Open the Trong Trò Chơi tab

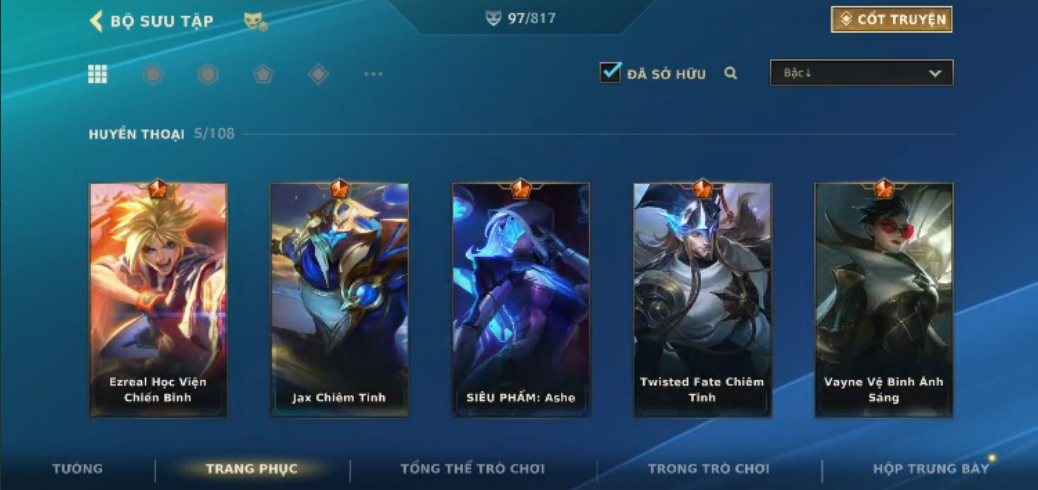pyautogui.click(x=709, y=468)
